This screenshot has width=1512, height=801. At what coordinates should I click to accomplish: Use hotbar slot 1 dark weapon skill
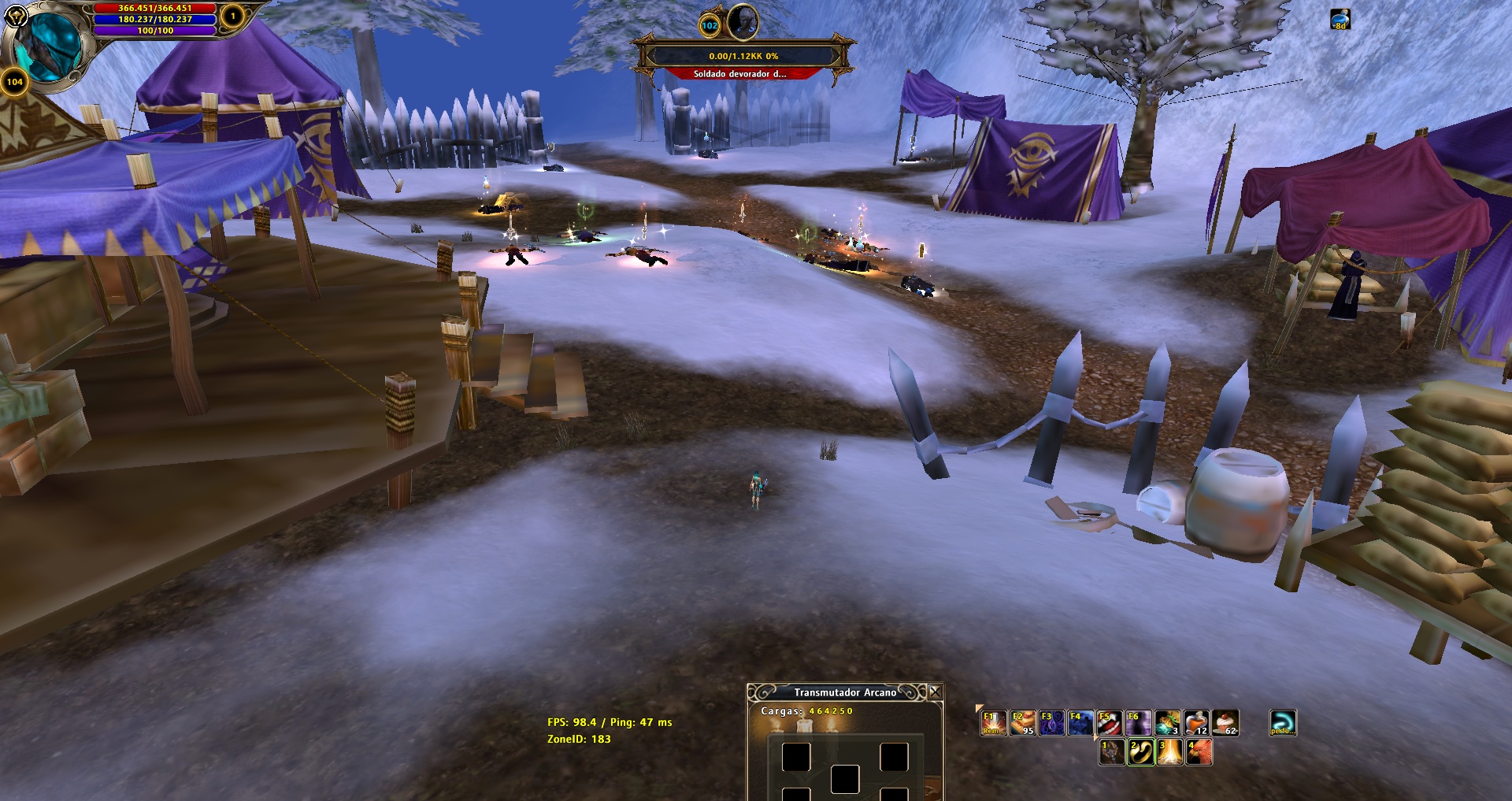coord(1111,752)
